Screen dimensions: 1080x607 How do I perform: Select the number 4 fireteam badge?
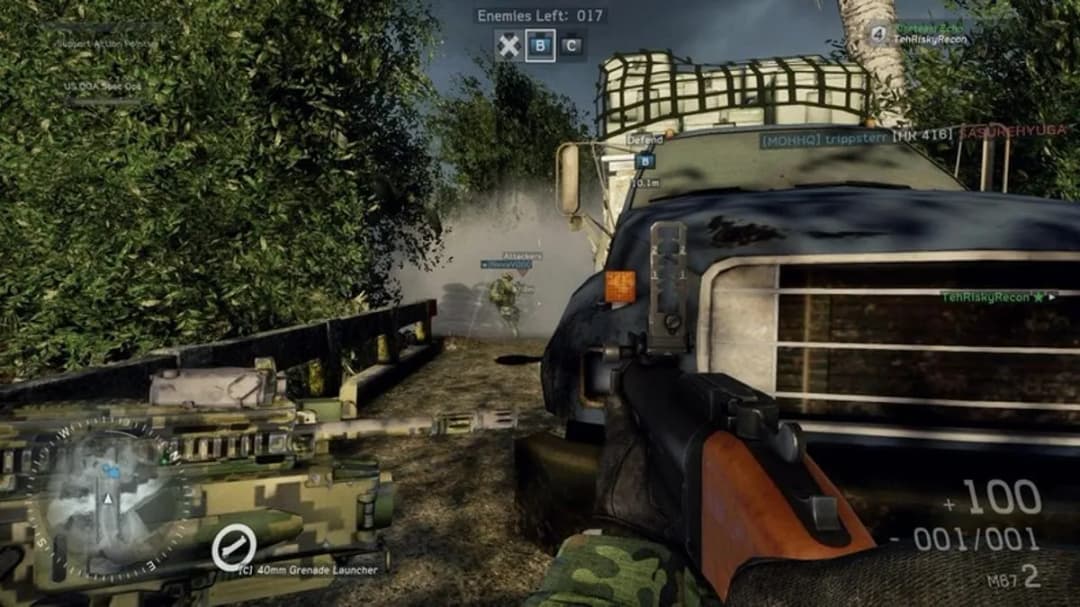coord(879,34)
